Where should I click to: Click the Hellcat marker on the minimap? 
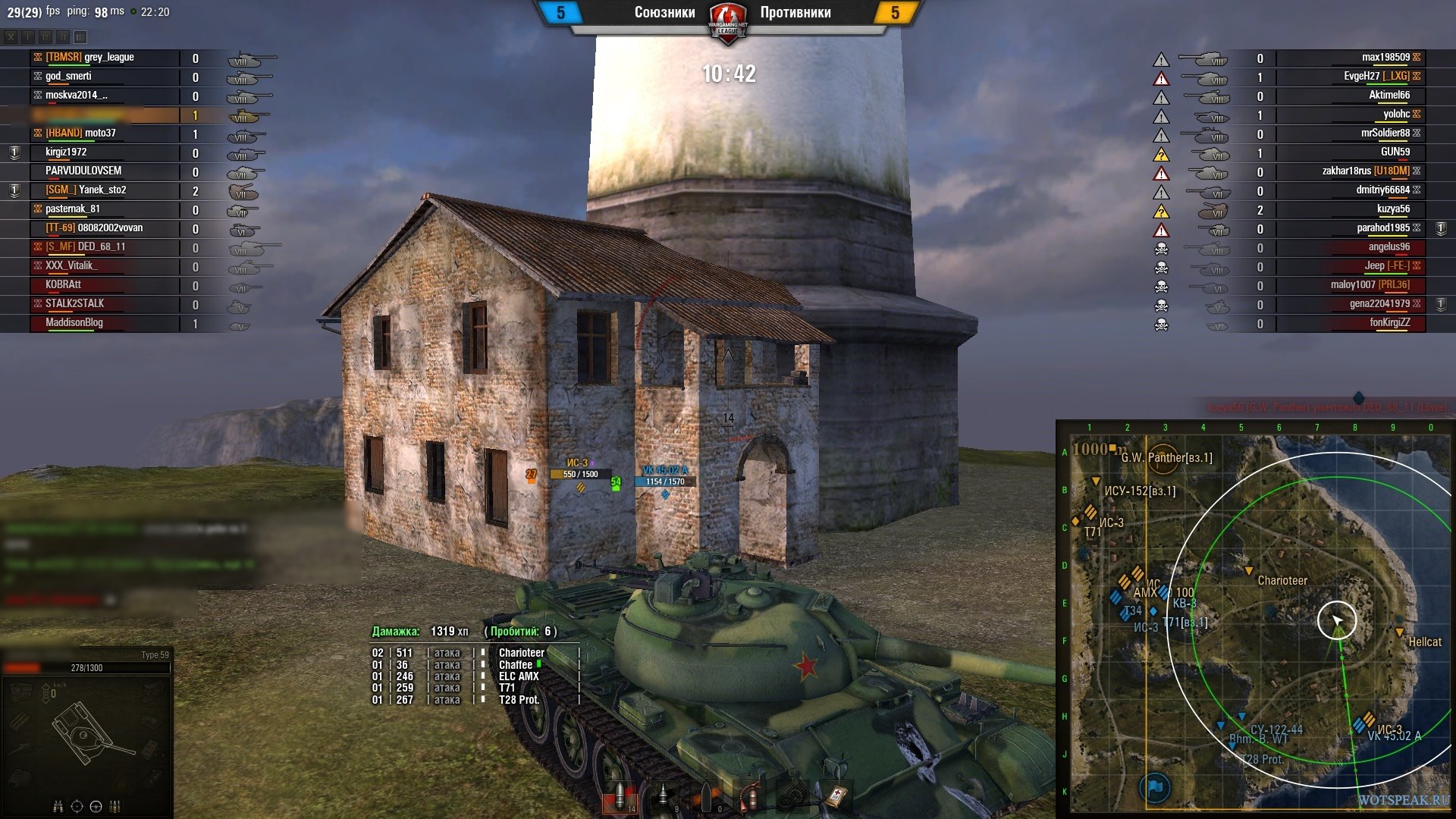point(1400,632)
